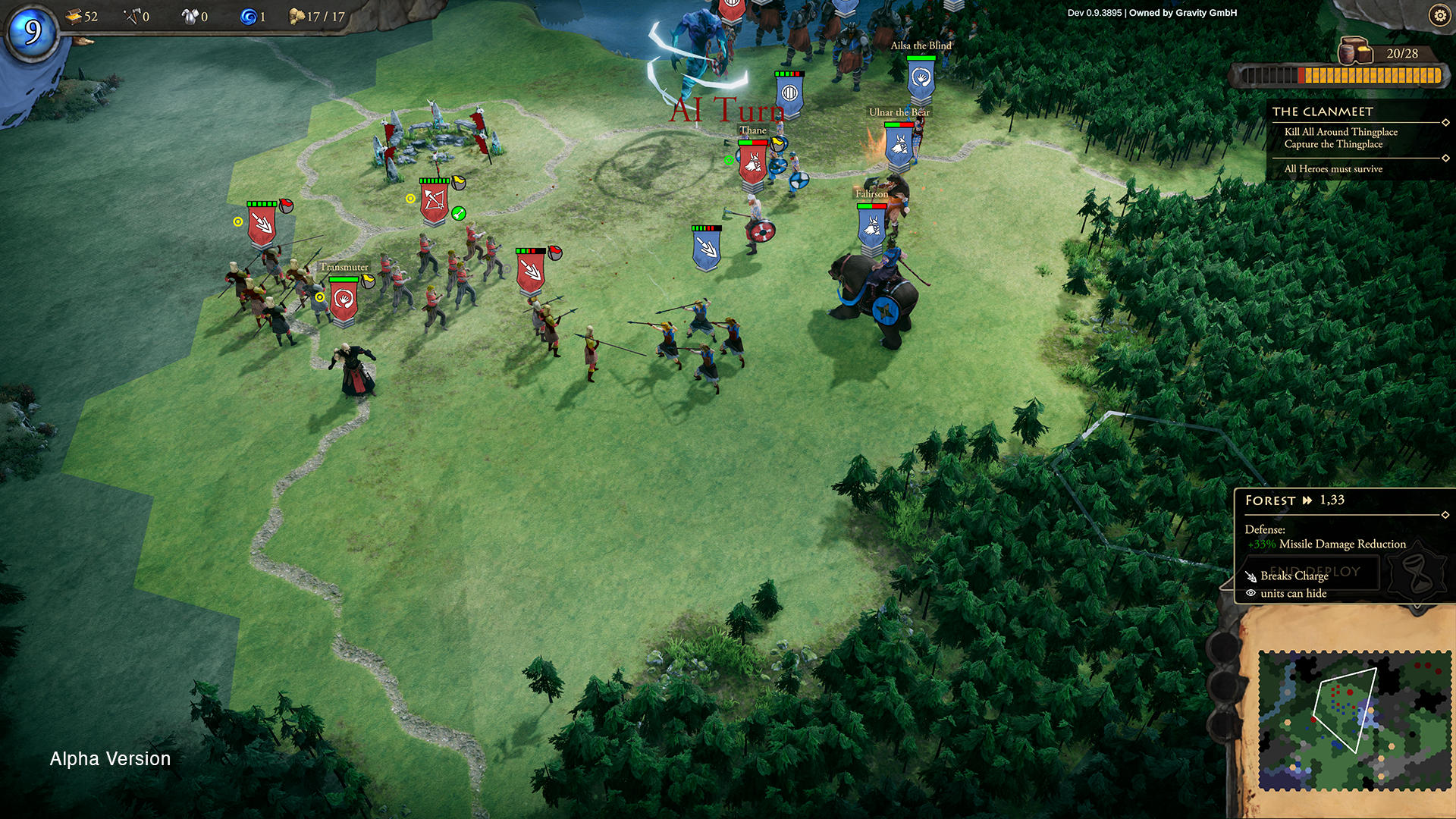
Task: Select Ulnar the Bear's banner
Action: coord(897,144)
